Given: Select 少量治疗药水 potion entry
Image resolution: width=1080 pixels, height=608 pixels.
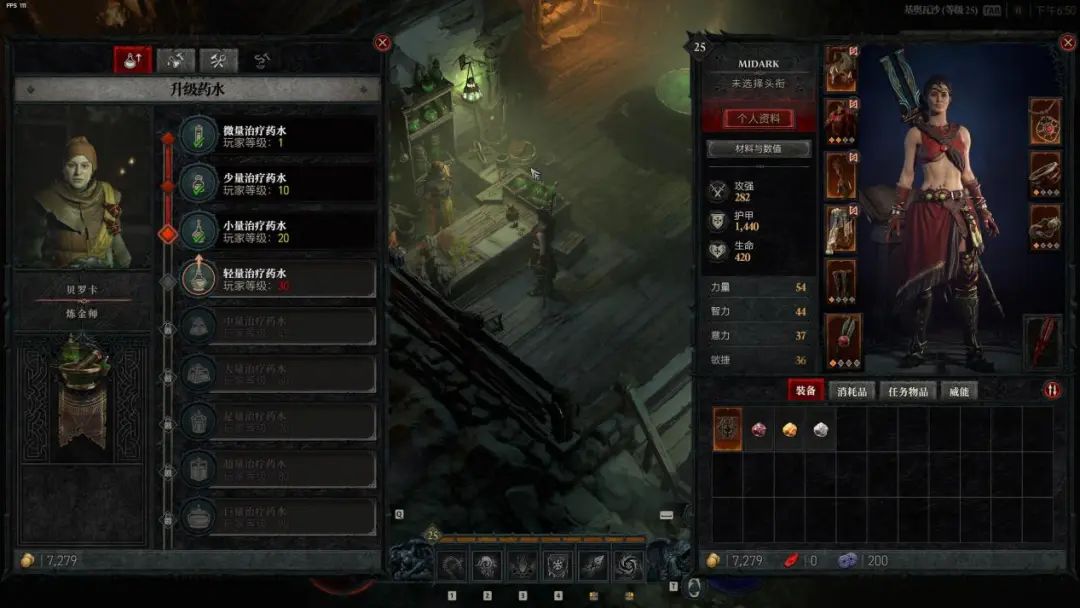Looking at the screenshot, I should pyautogui.click(x=277, y=183).
